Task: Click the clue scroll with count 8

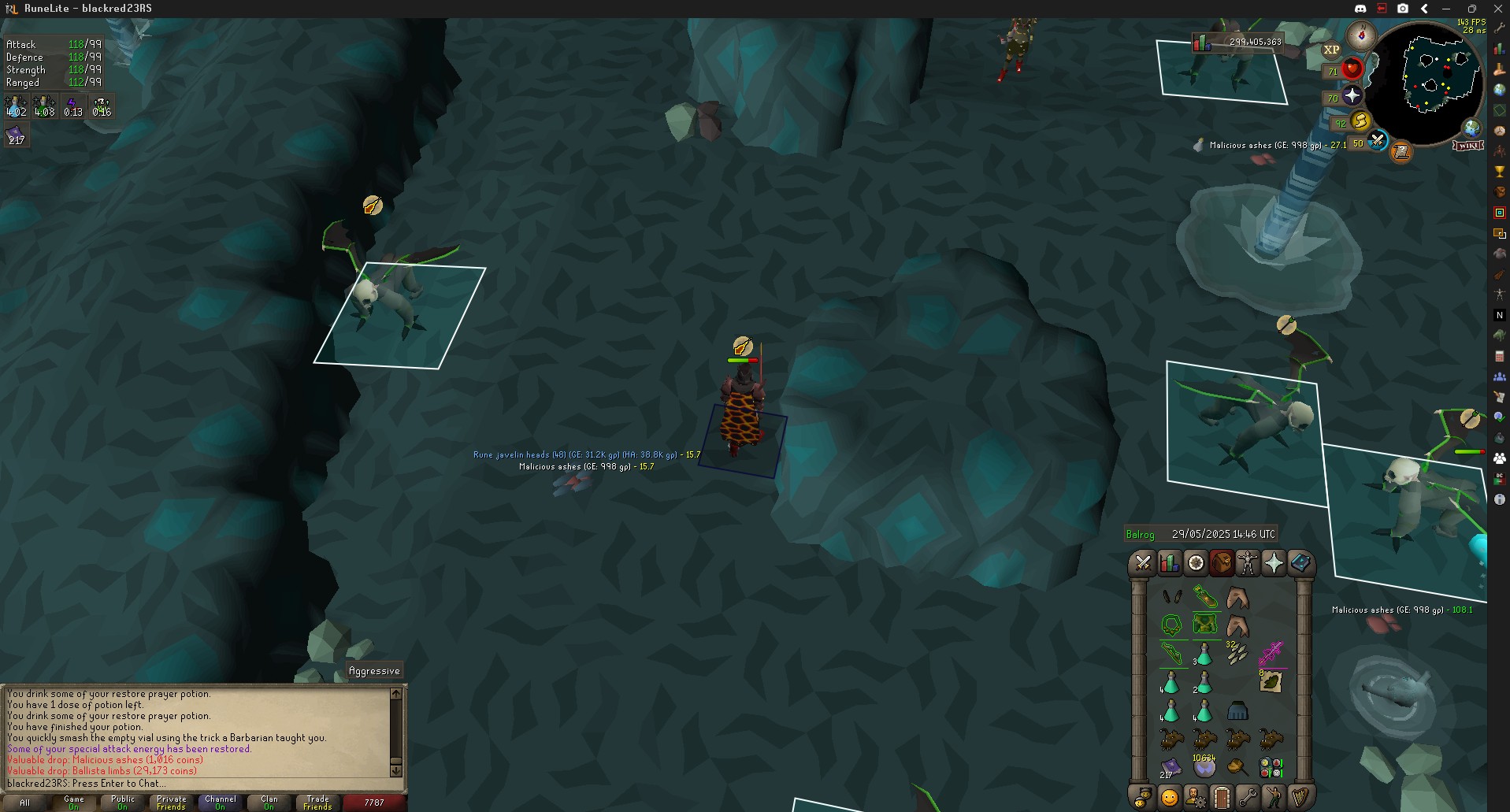Action: coord(1270,681)
